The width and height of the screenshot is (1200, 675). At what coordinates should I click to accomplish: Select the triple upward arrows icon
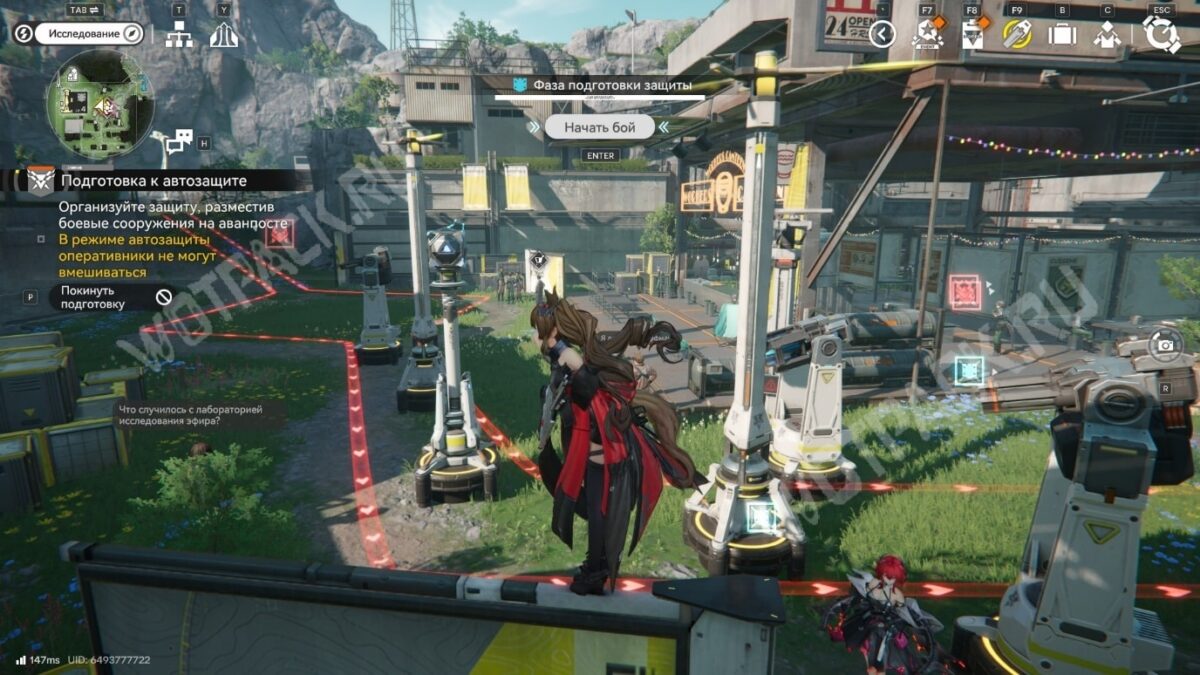coord(223,35)
